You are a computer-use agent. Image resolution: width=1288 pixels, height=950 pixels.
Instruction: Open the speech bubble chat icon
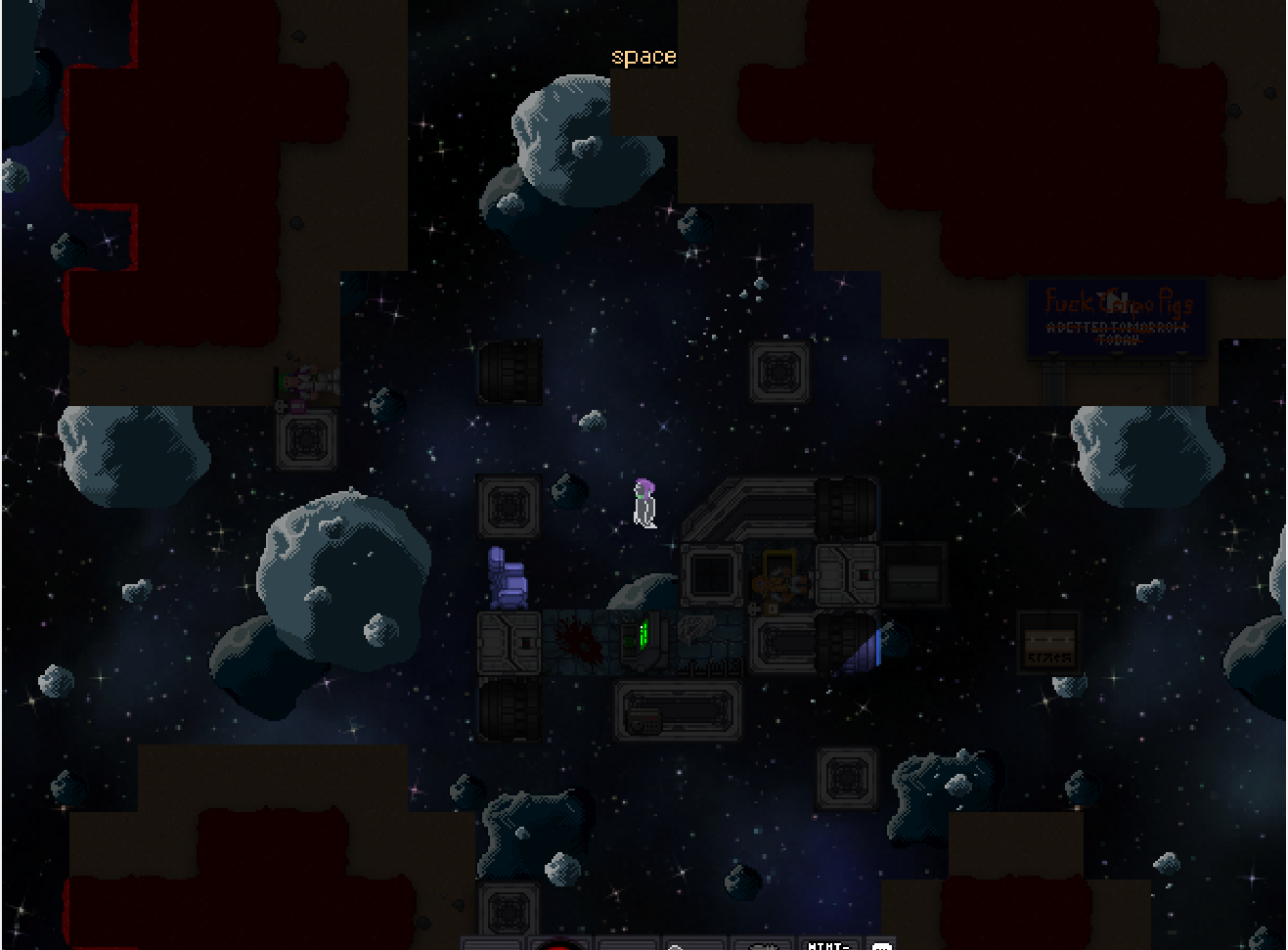(881, 945)
